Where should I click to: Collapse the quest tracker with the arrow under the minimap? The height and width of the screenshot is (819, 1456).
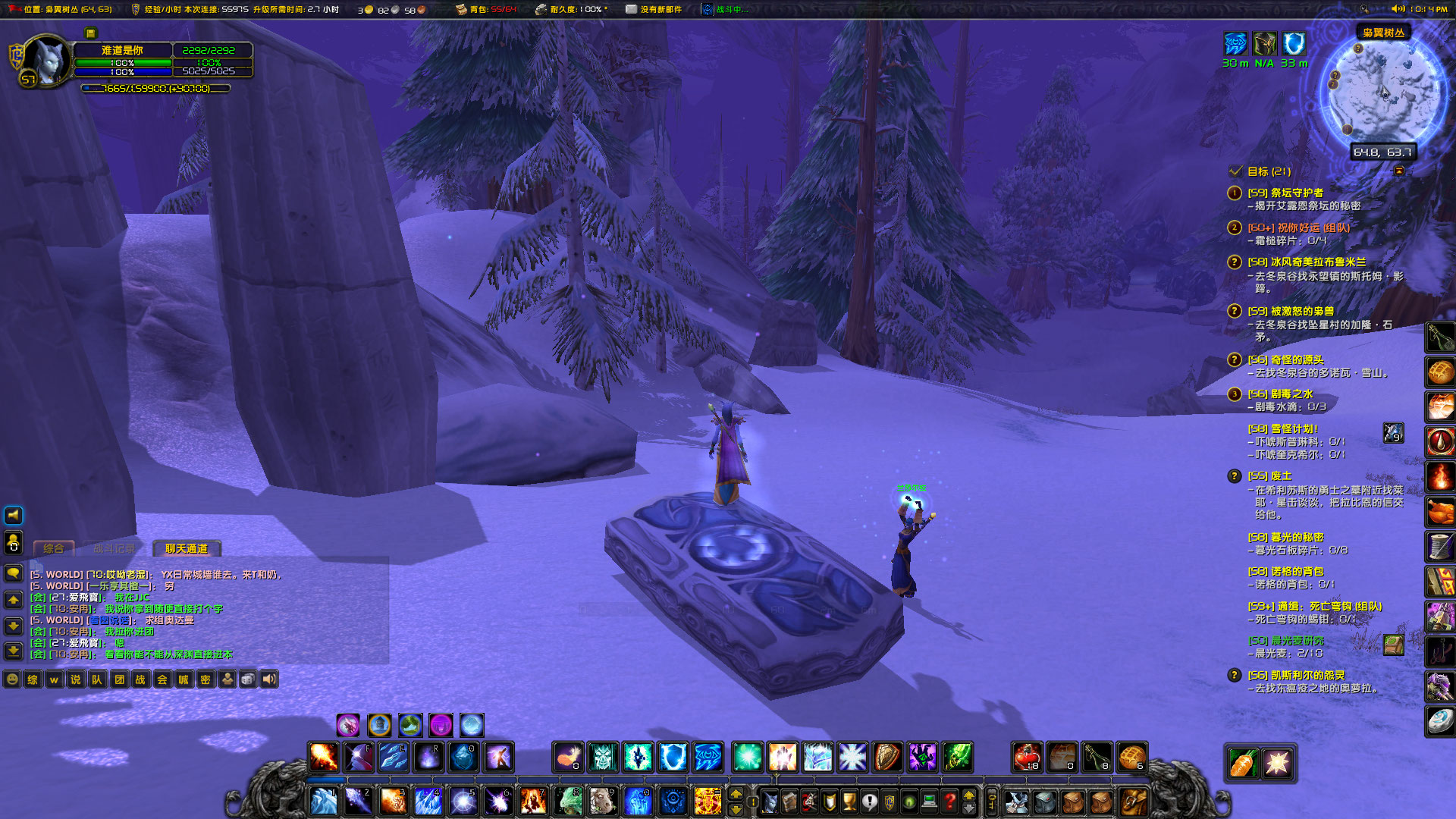(1399, 172)
